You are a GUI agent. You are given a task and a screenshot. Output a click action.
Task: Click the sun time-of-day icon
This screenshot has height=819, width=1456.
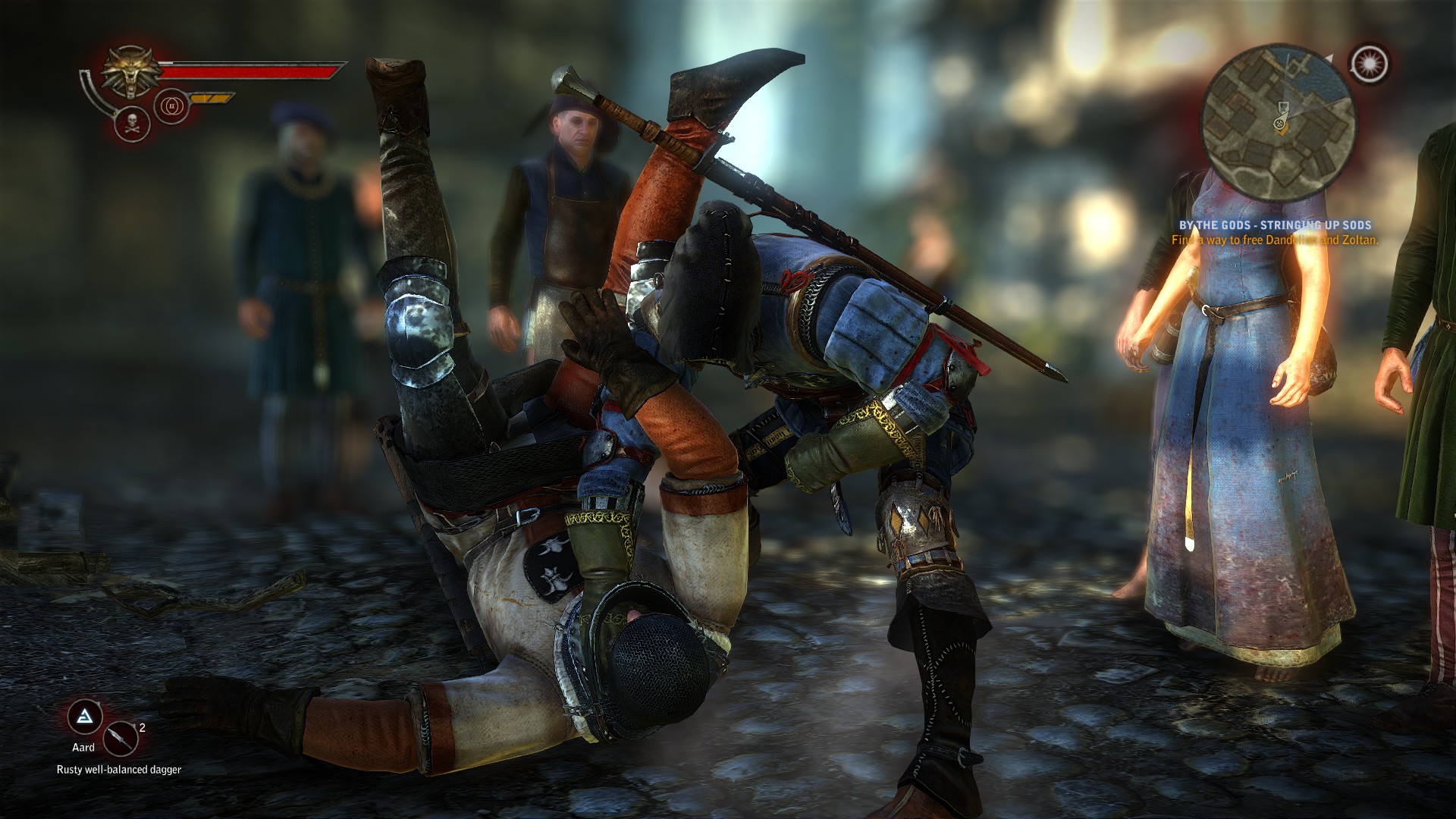point(1370,64)
